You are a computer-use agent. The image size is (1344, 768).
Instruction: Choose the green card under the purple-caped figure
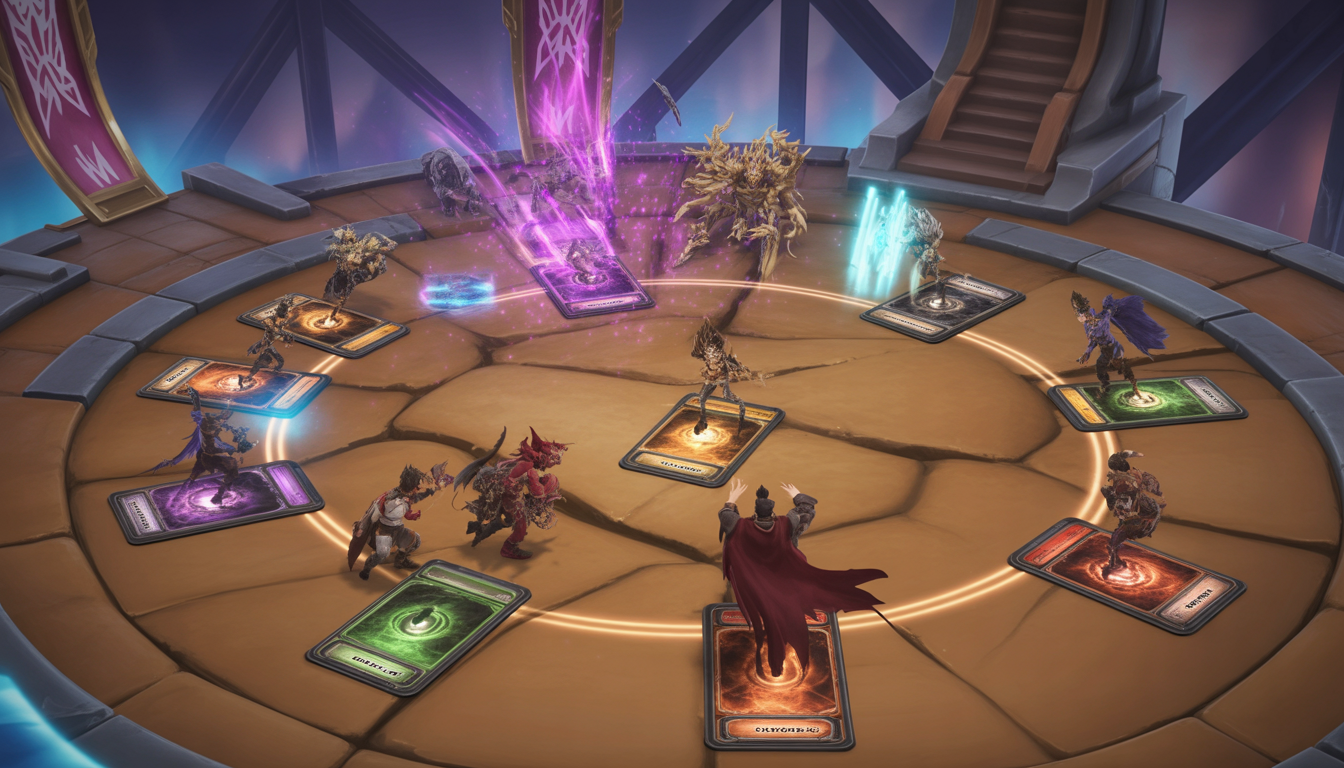[x=1146, y=403]
